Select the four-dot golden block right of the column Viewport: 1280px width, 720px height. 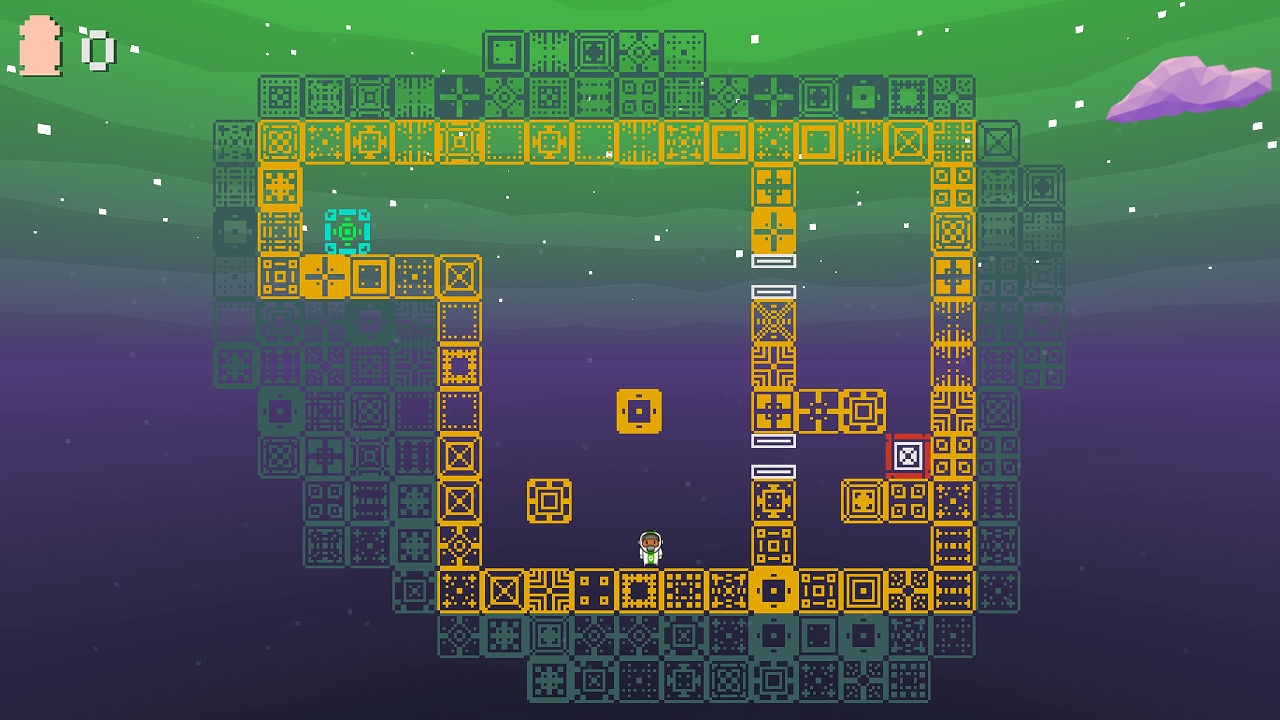[x=820, y=410]
